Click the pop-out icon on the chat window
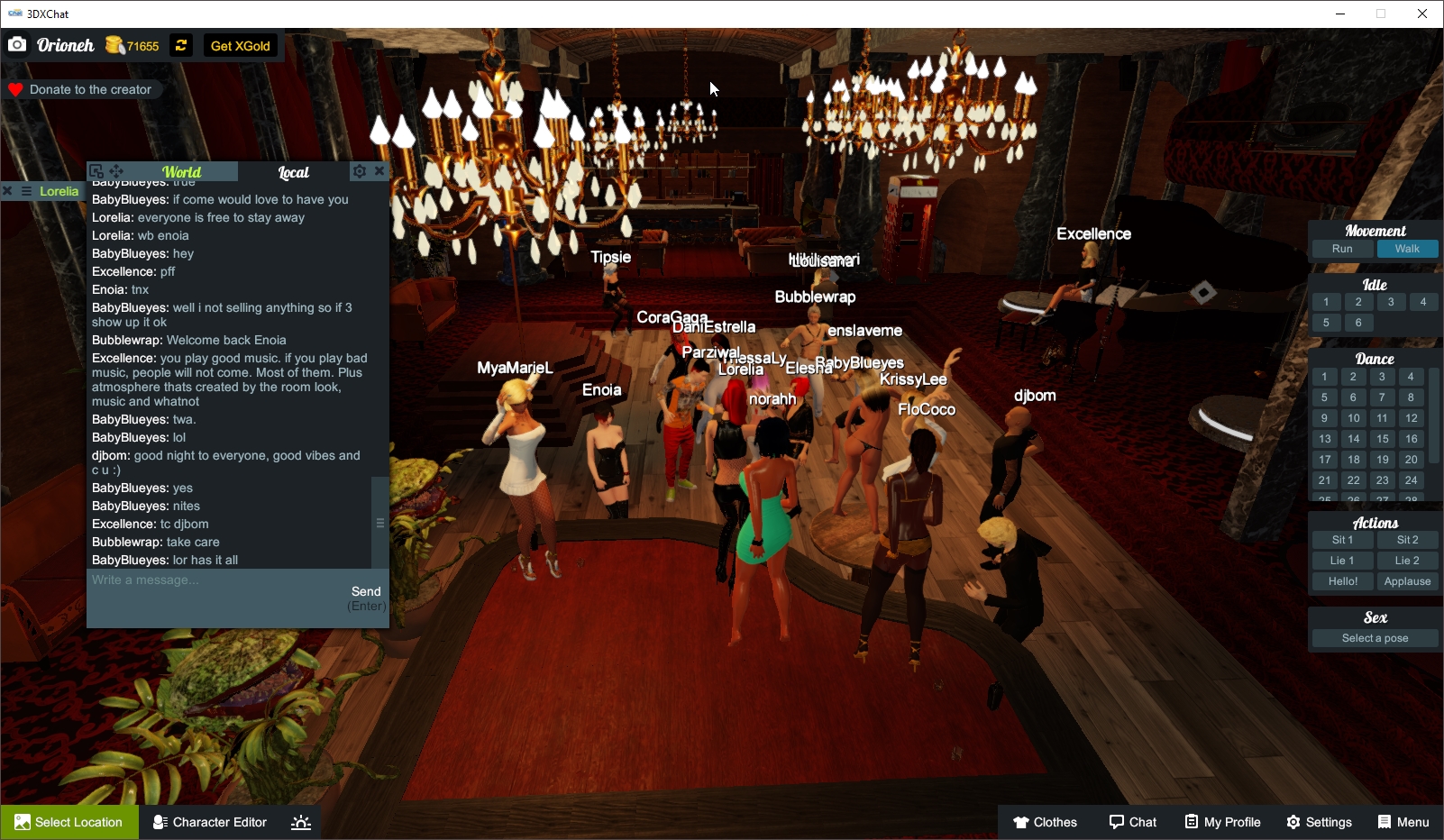This screenshot has height=840, width=1444. (x=97, y=170)
